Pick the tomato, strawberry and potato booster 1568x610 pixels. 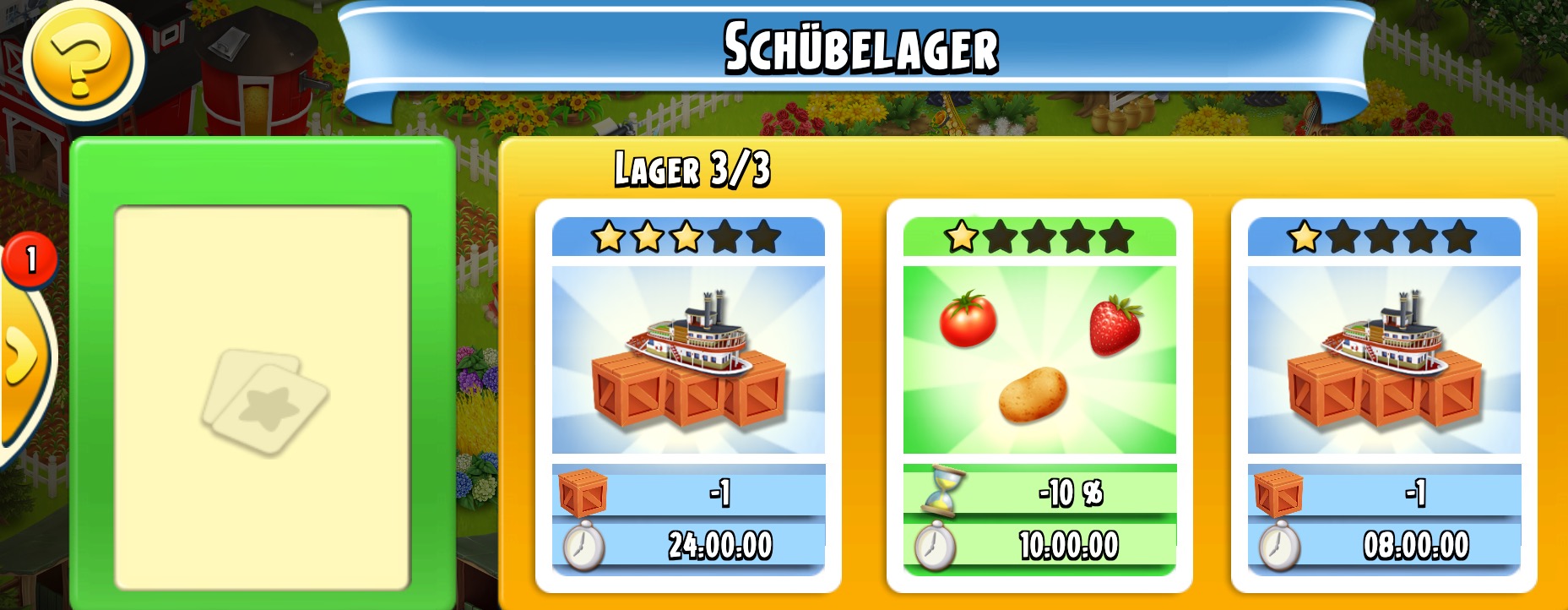pyautogui.click(x=1039, y=394)
